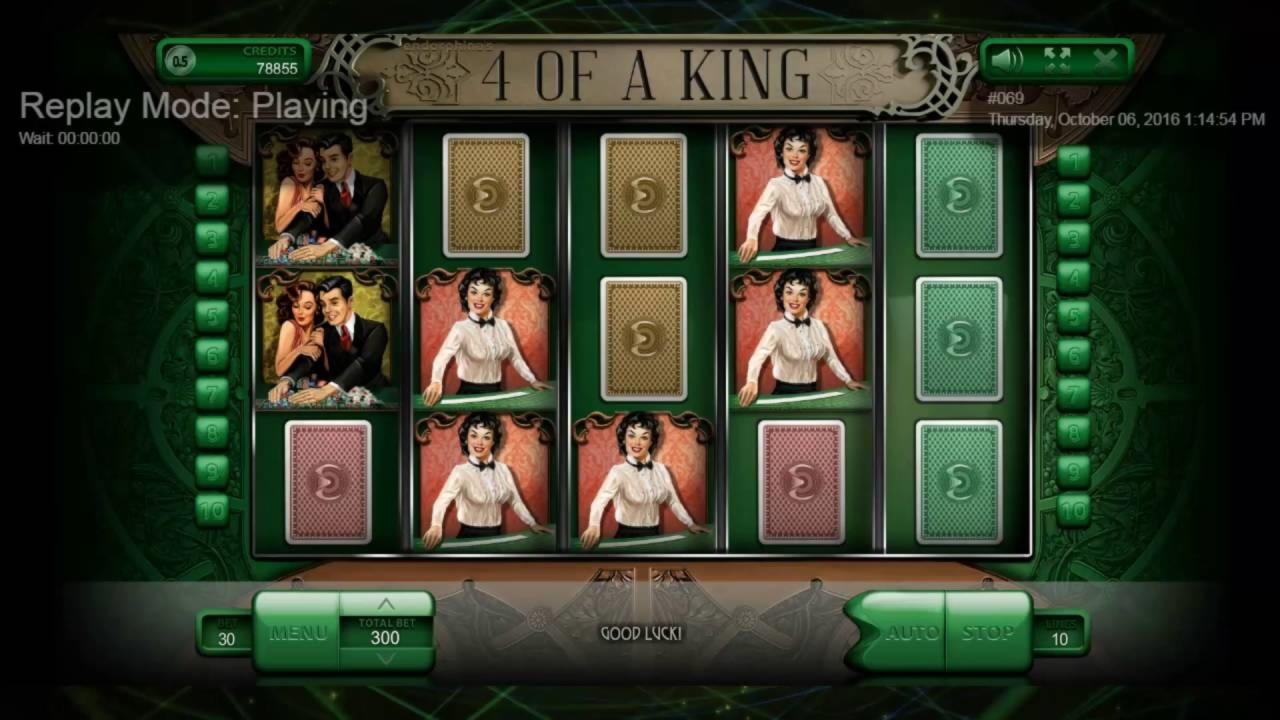This screenshot has width=1280, height=720.
Task: Increase total bet with the up arrow
Action: (x=385, y=605)
